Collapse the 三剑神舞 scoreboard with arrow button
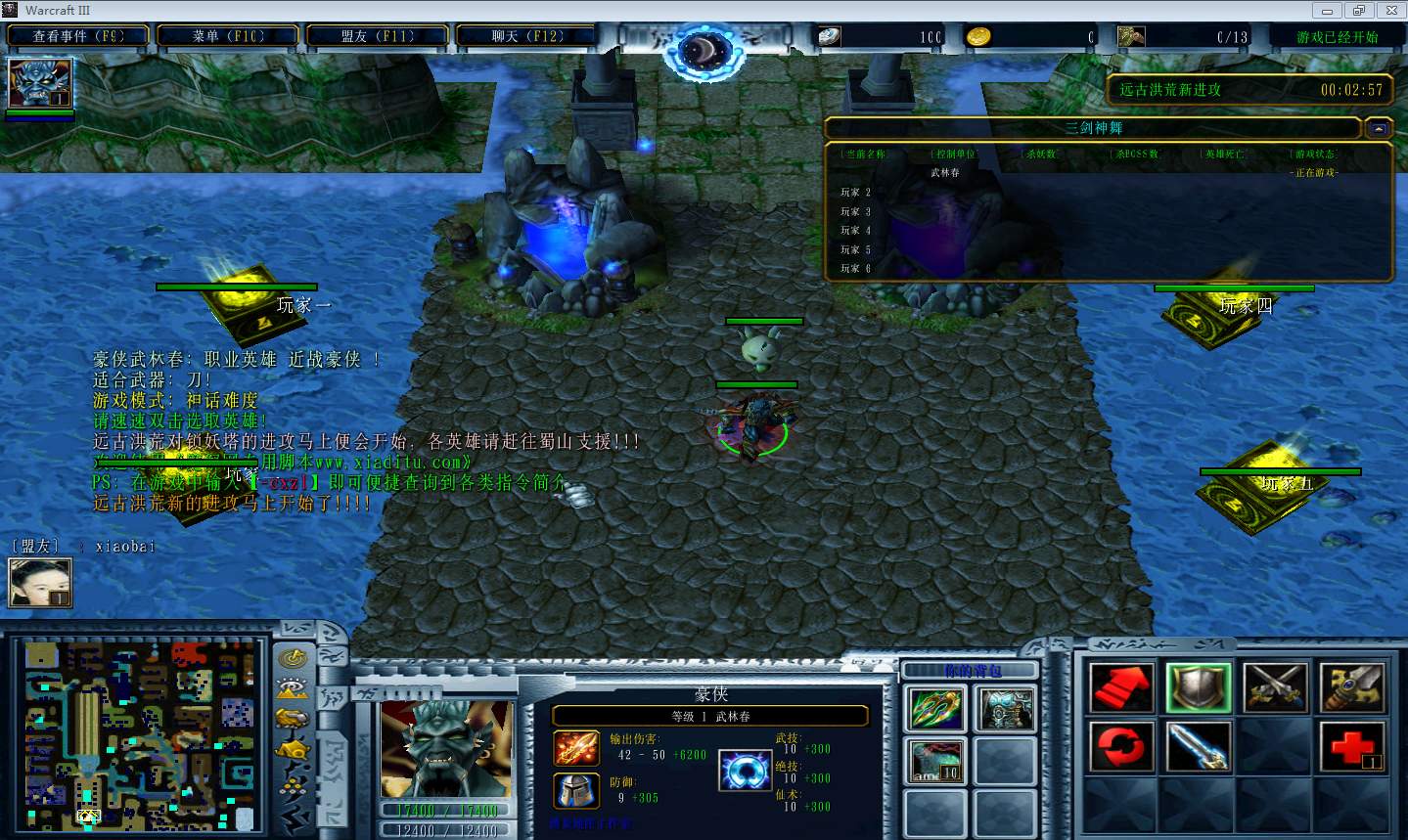This screenshot has height=840, width=1408. 1379,128
